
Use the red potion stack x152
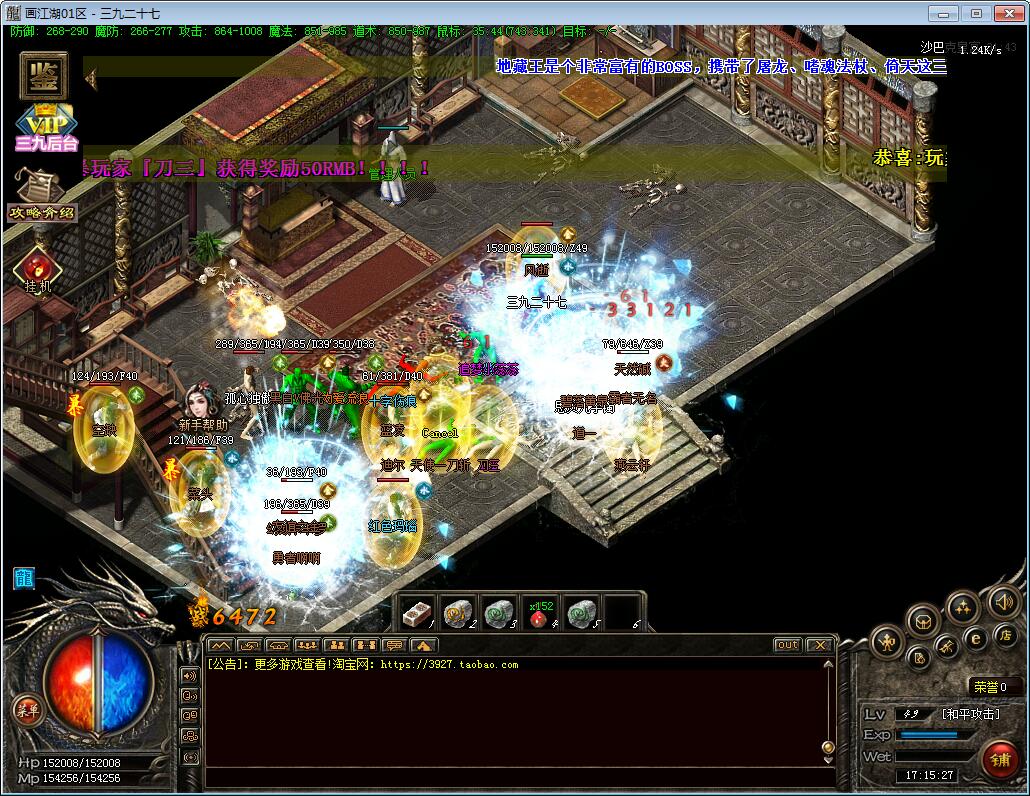(540, 613)
